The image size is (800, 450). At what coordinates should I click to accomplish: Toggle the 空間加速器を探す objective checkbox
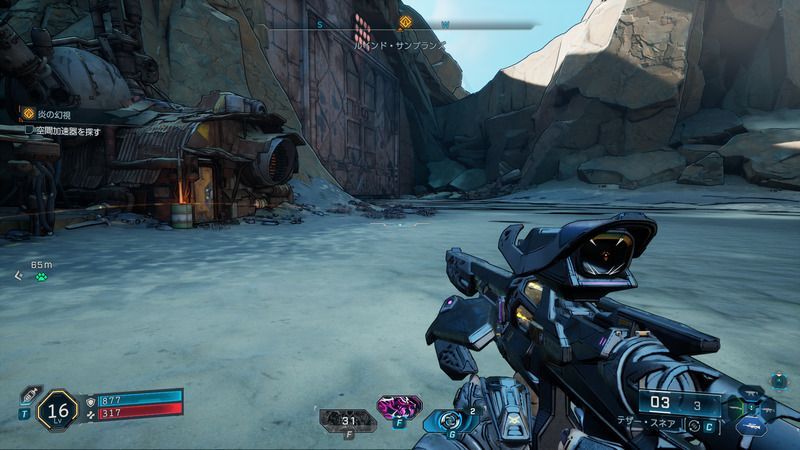point(30,130)
